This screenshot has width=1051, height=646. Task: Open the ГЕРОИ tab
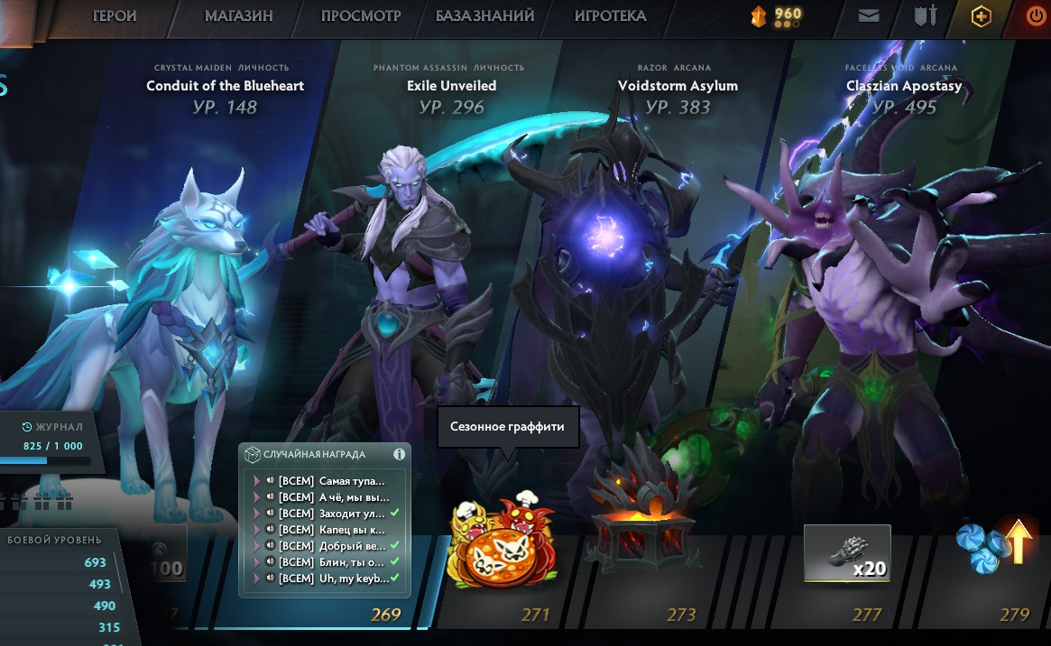click(x=114, y=16)
